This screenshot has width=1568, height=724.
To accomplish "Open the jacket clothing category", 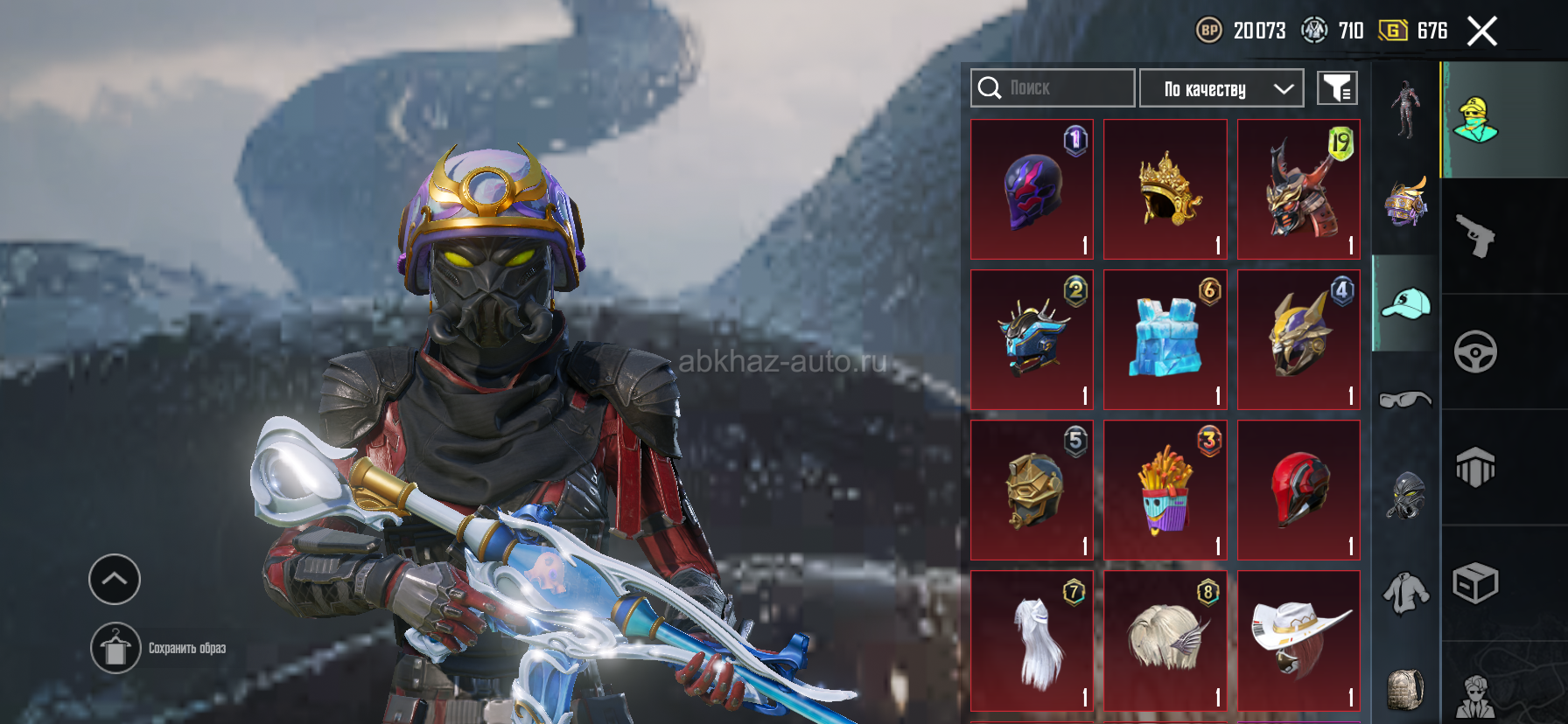I will pos(1405,593).
